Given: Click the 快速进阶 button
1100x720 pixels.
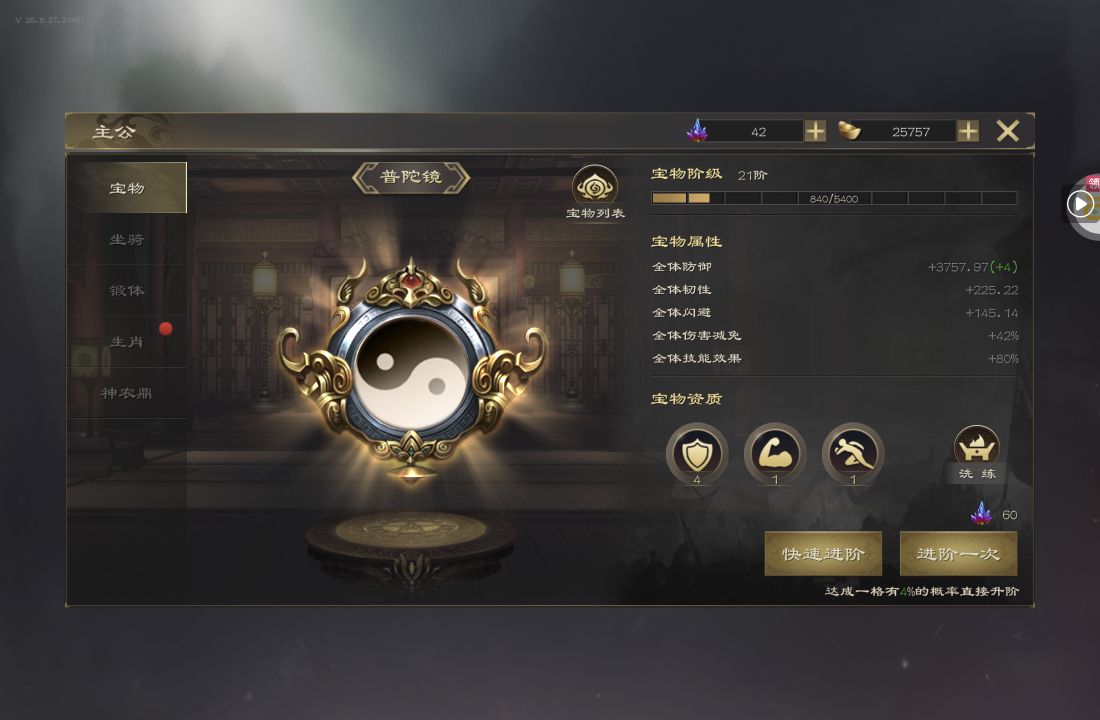Looking at the screenshot, I should pyautogui.click(x=823, y=554).
